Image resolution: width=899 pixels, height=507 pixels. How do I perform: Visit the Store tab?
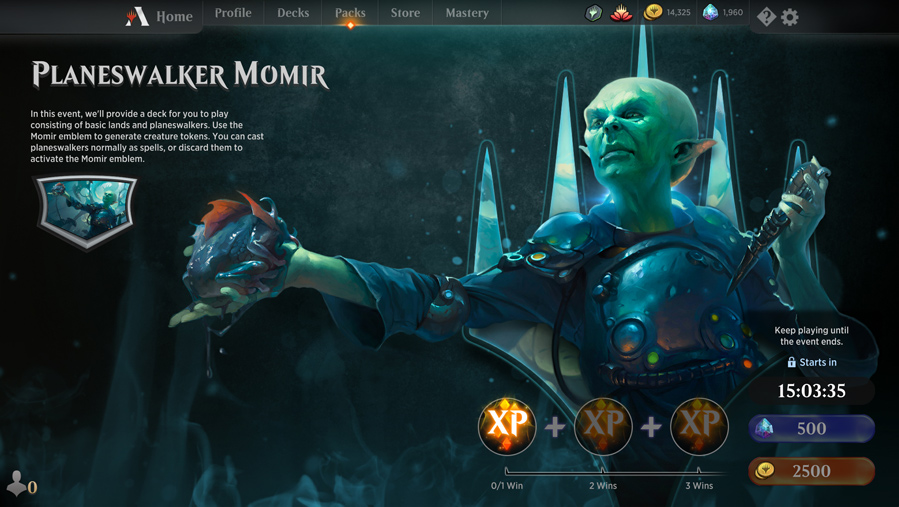tap(405, 13)
